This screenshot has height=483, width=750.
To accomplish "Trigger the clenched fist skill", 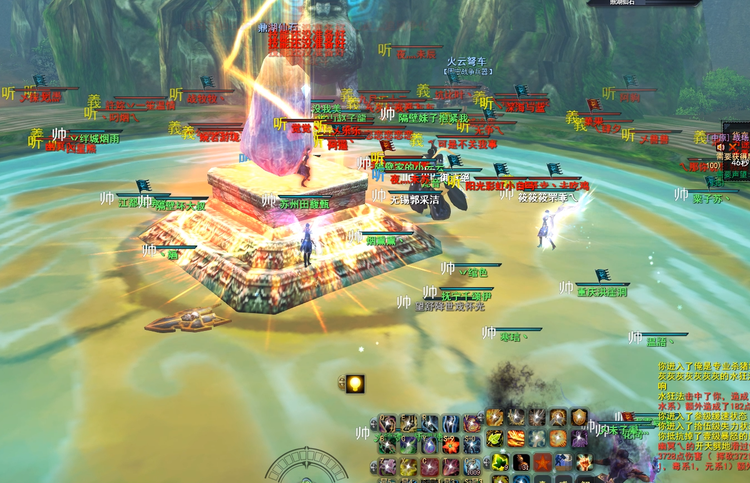I will coord(584,462).
